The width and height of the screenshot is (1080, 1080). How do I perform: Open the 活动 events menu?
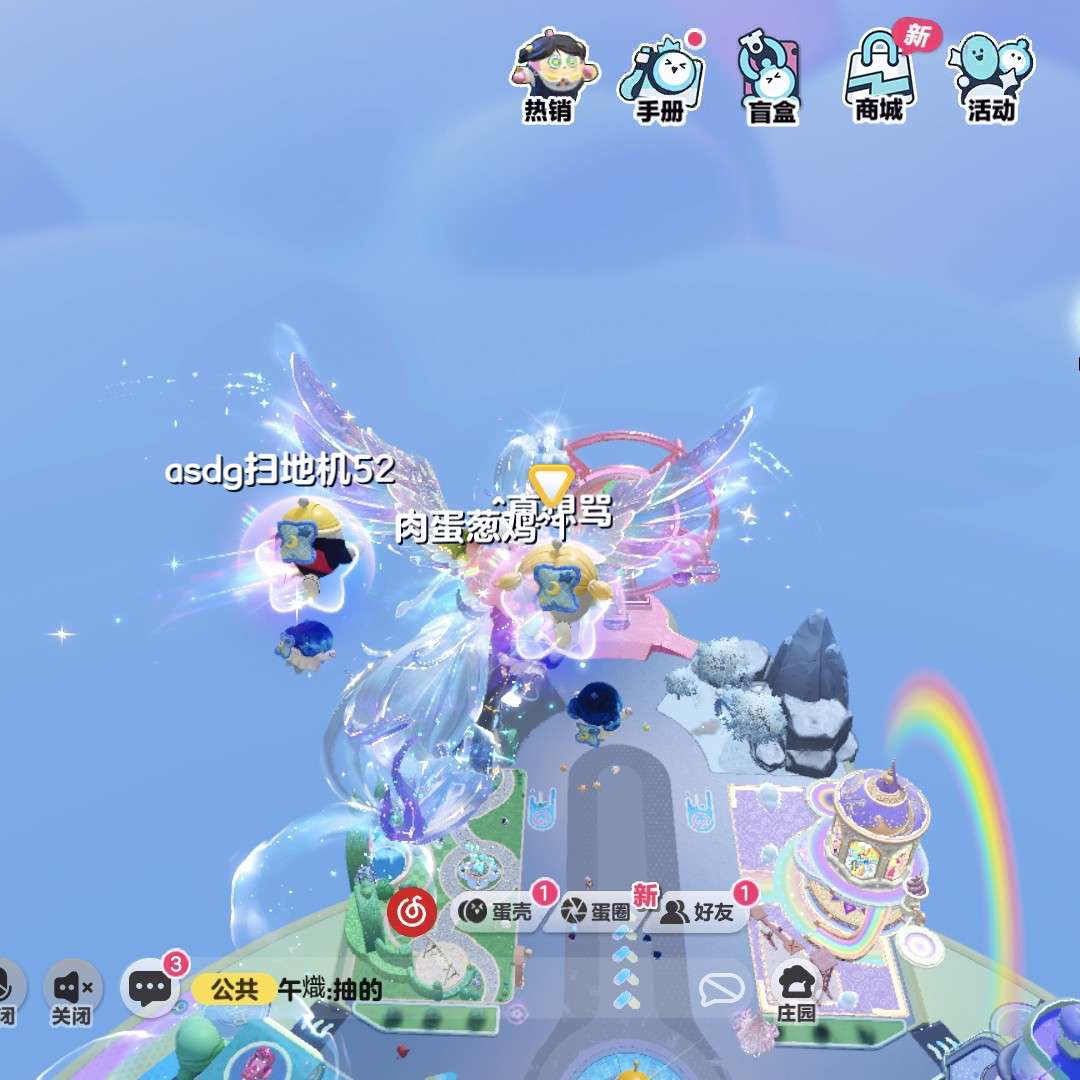coord(991,77)
